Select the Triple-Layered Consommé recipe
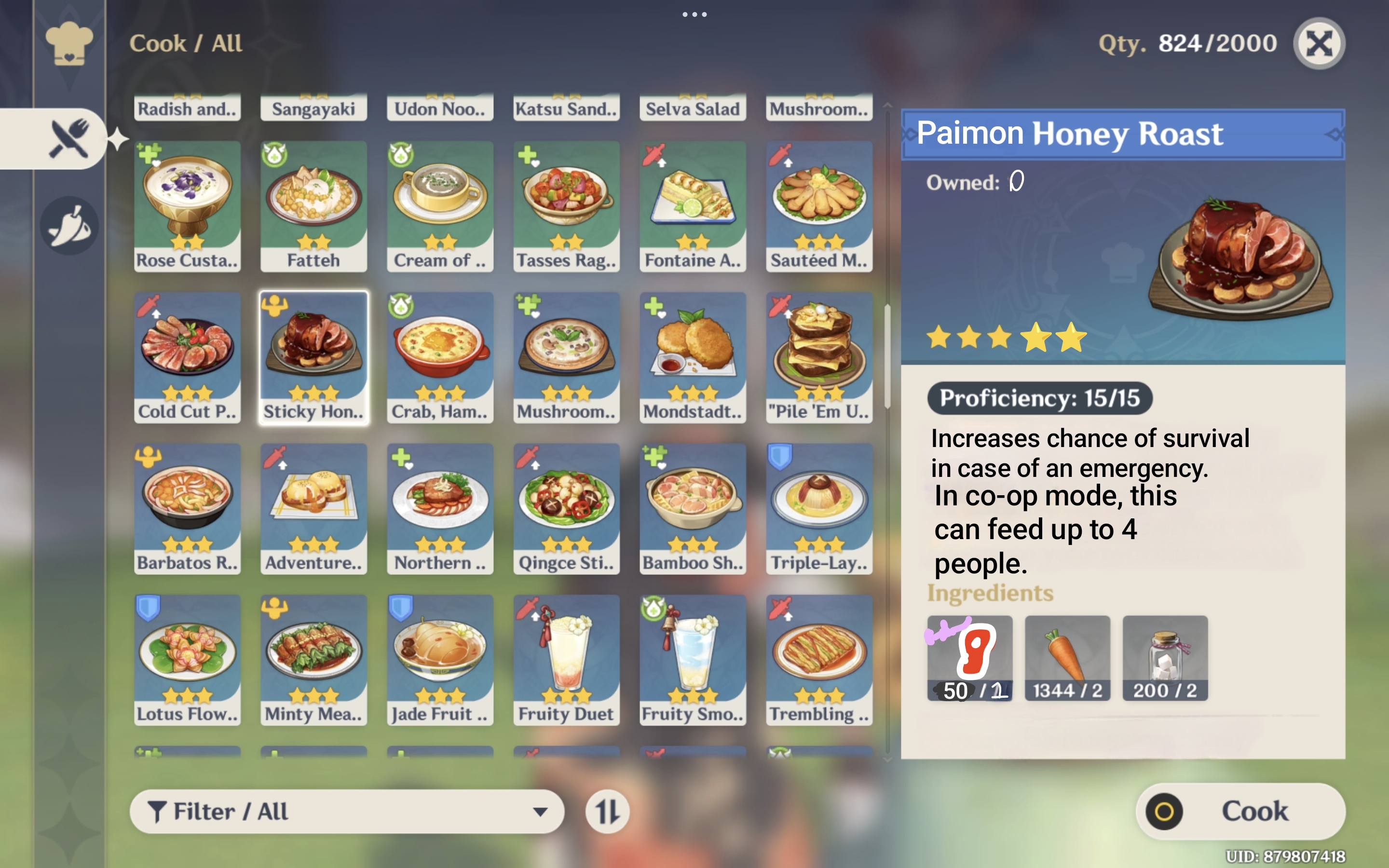Screen dimensions: 1389x868 click(819, 509)
